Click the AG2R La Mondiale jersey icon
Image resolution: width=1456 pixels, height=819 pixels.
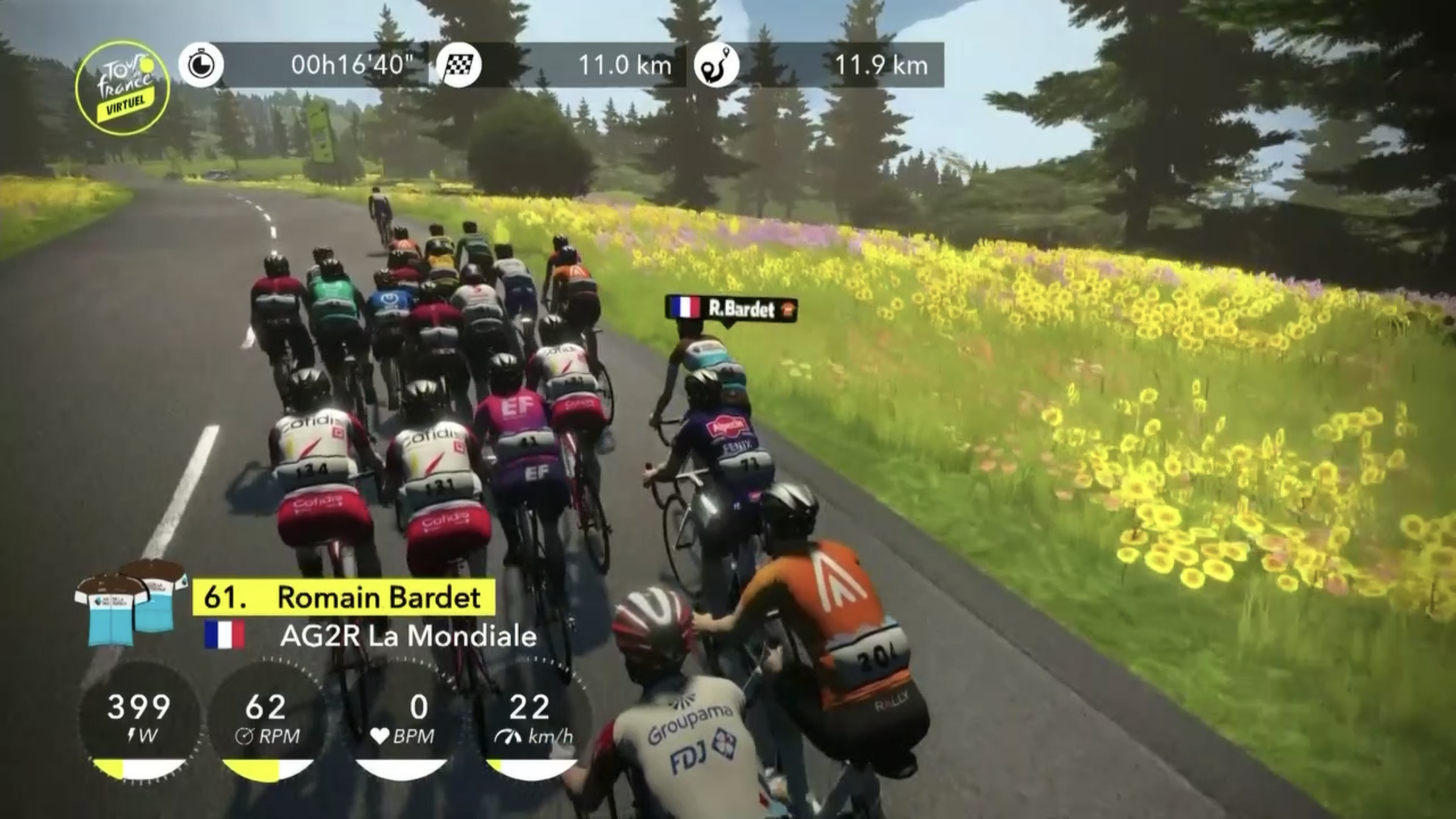pyautogui.click(x=130, y=603)
